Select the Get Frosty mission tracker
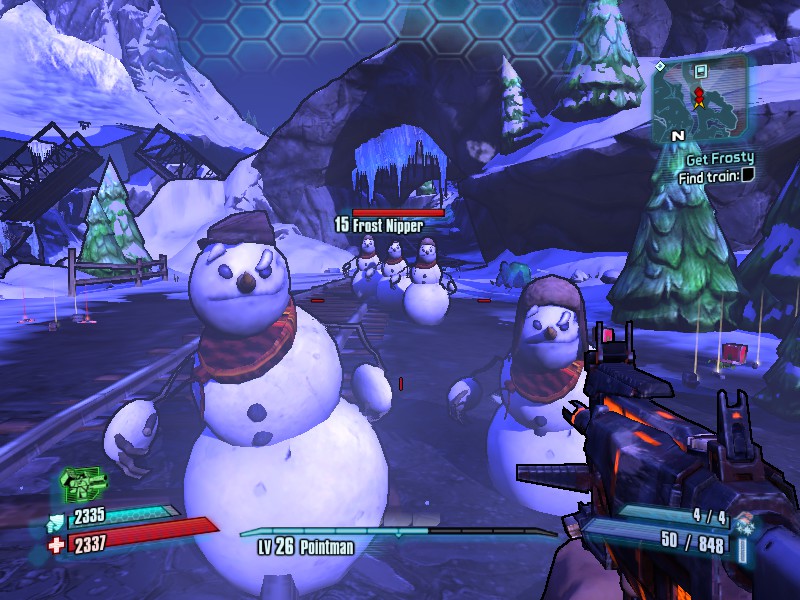Viewport: 800px width, 600px height. pos(719,158)
